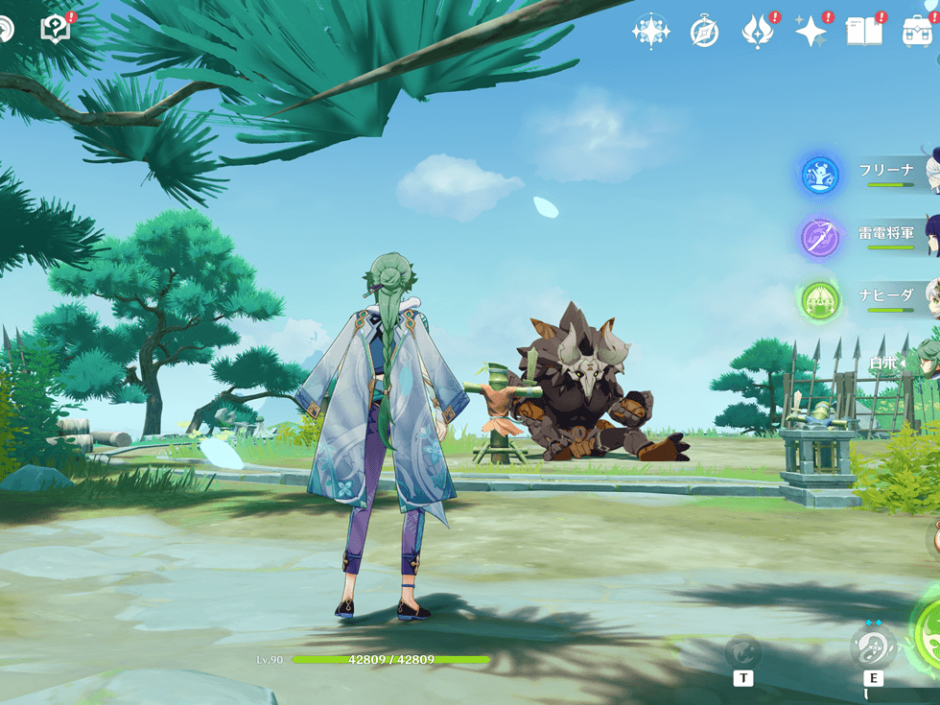940x705 pixels.
Task: Open the quest icon with red alert
Action: 56,29
